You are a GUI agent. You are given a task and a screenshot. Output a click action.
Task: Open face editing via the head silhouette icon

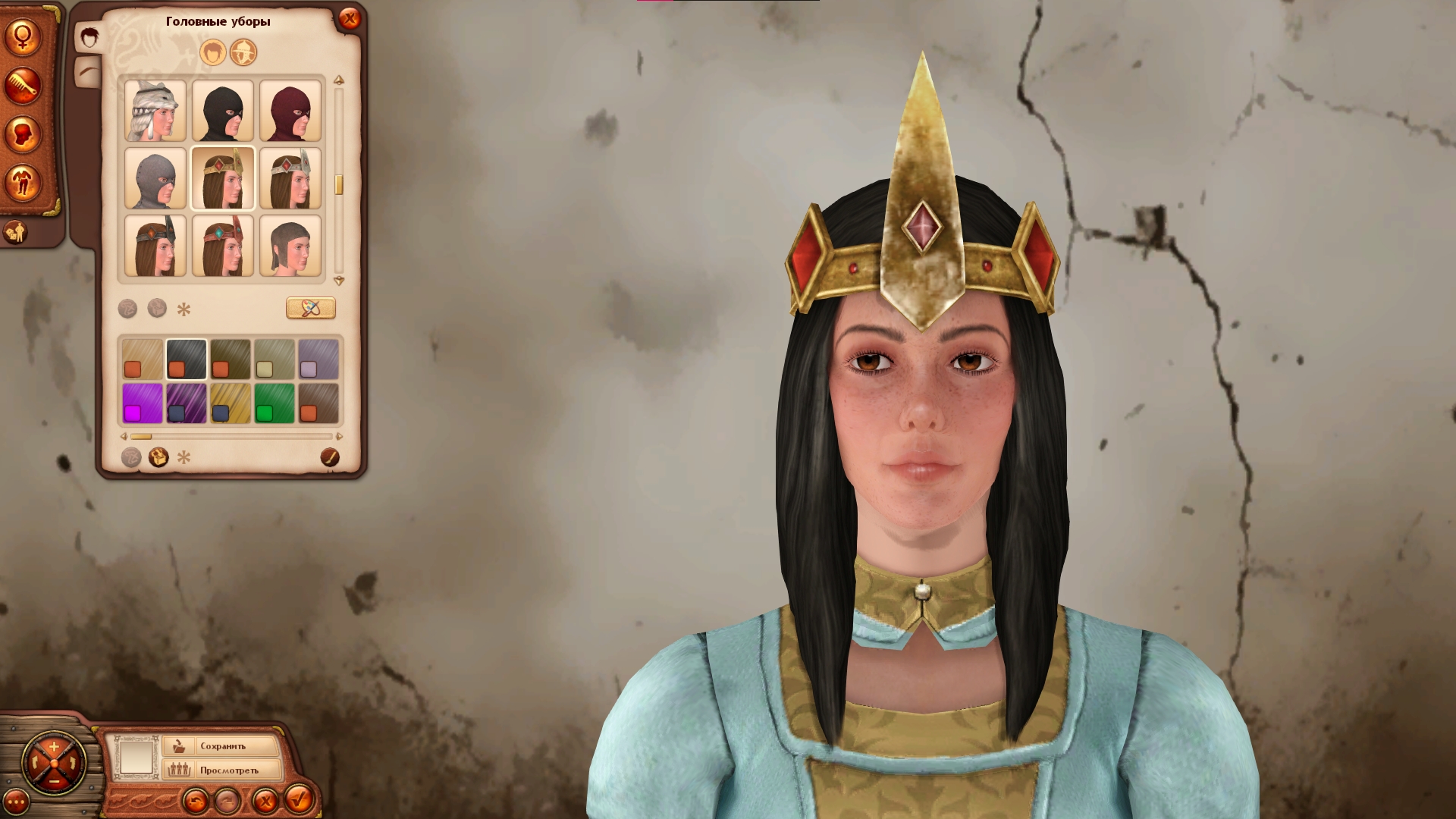(x=21, y=133)
